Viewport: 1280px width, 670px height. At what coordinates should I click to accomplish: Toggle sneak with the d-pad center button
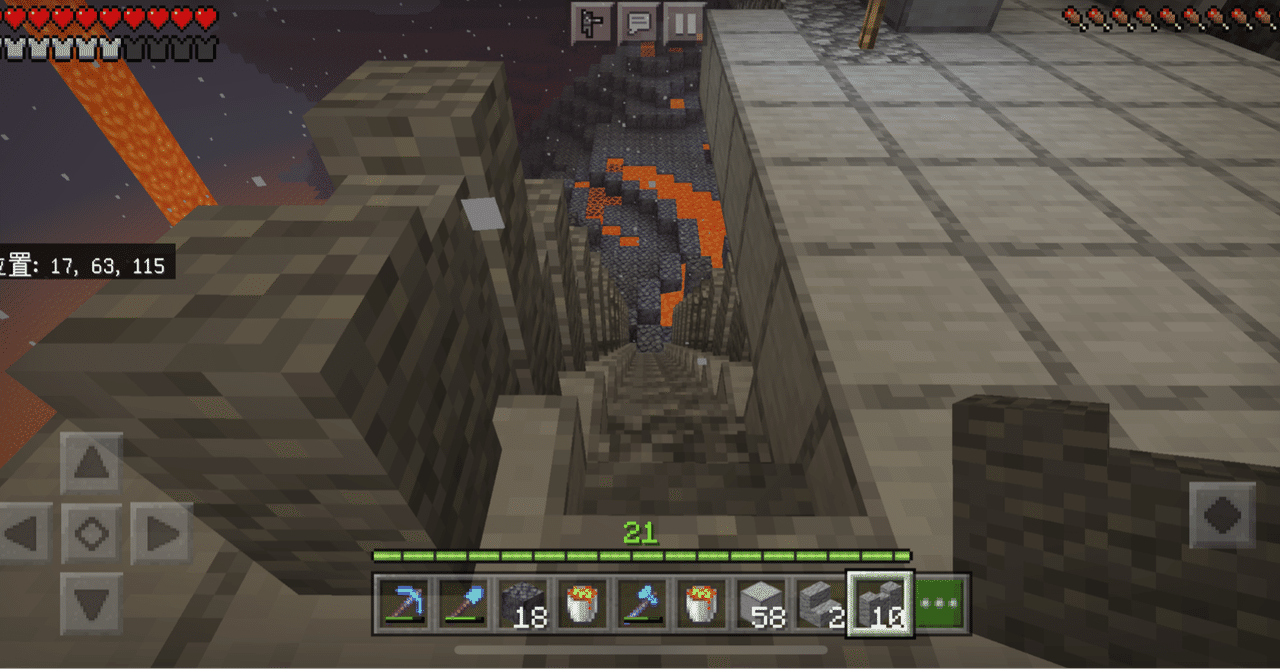(92, 533)
